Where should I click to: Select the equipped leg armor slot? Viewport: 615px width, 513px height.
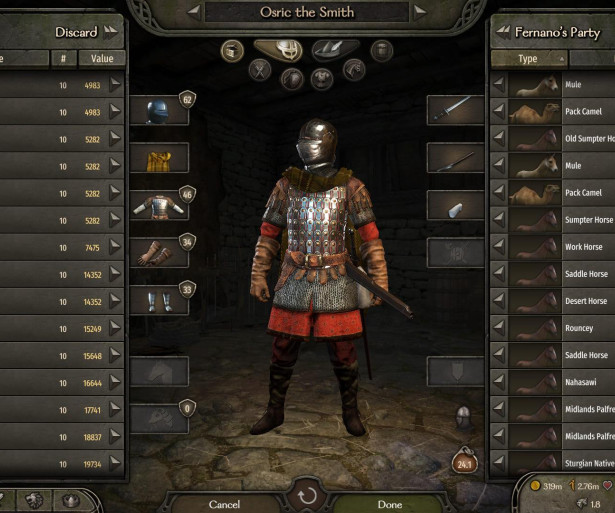[159, 300]
